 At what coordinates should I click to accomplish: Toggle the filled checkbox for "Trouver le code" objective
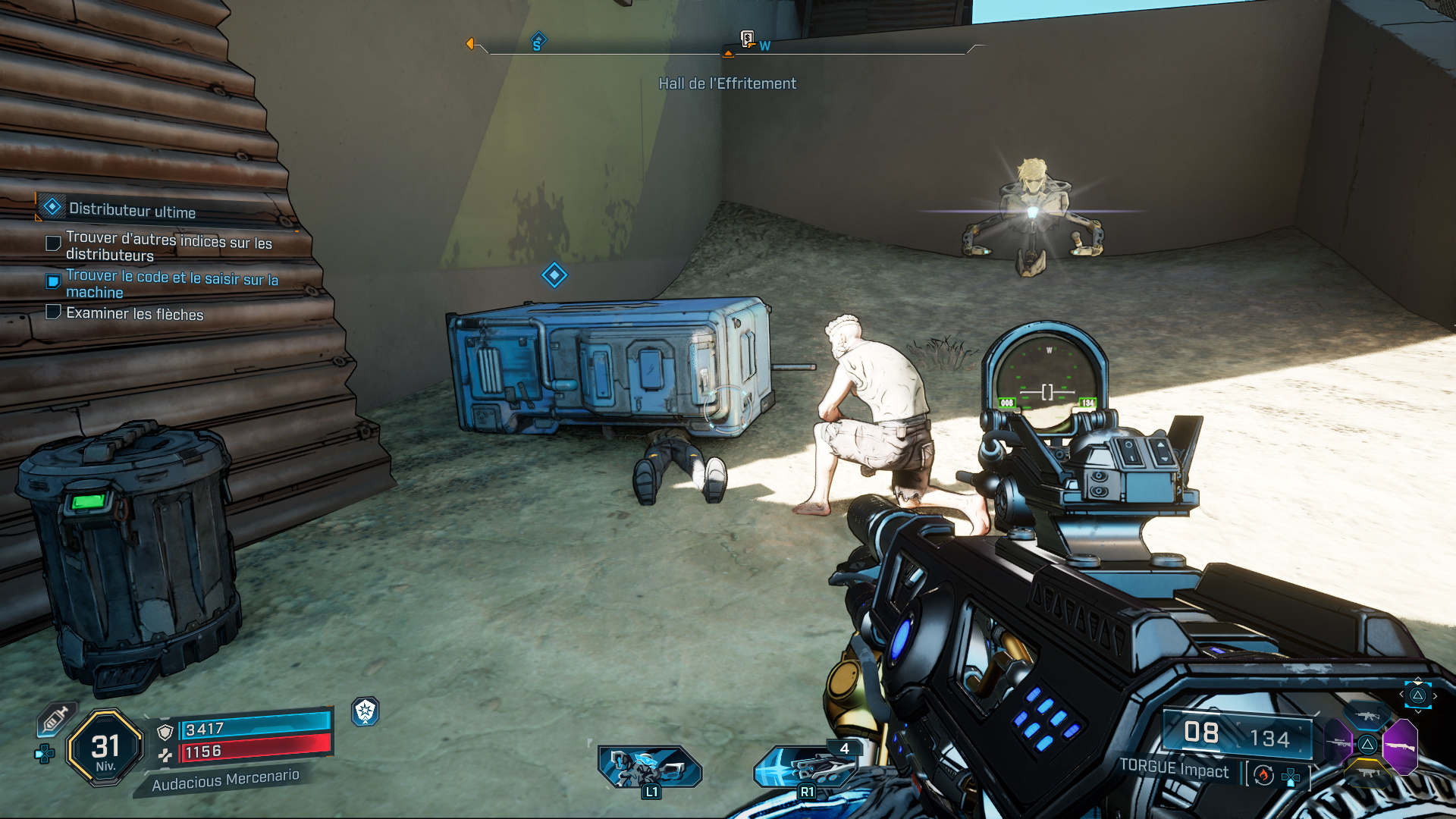(x=52, y=280)
